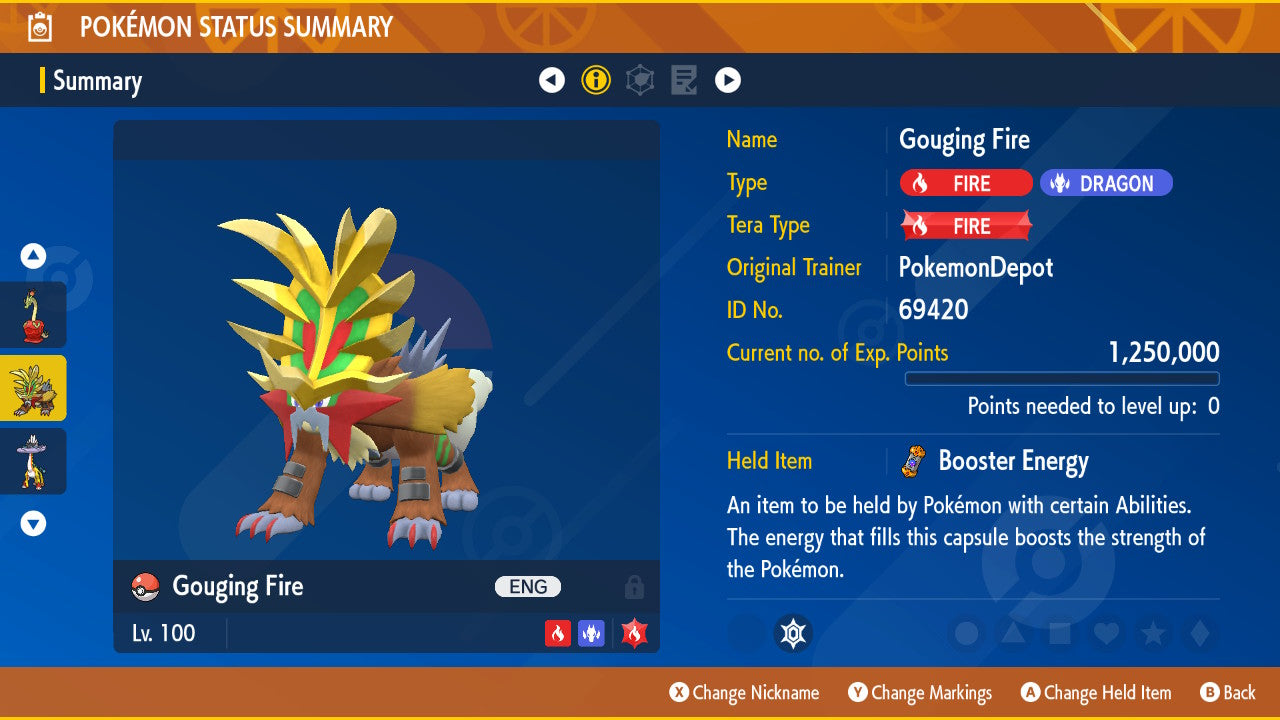
Task: Open the memo notes tab
Action: (684, 80)
